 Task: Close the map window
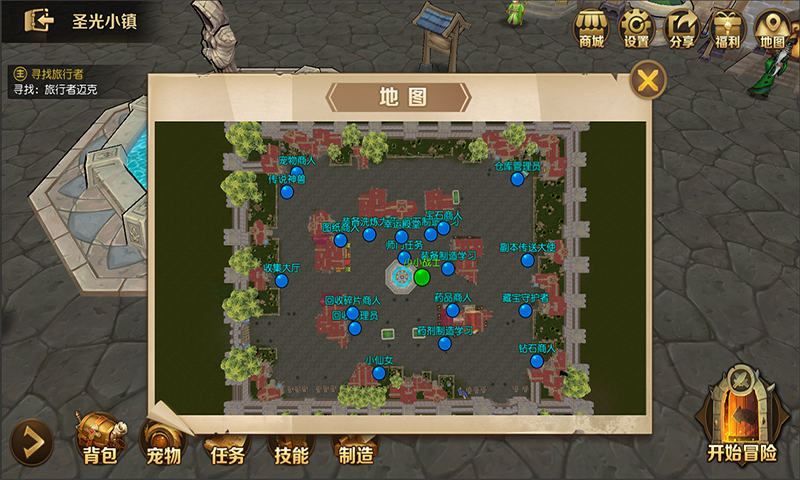[649, 80]
